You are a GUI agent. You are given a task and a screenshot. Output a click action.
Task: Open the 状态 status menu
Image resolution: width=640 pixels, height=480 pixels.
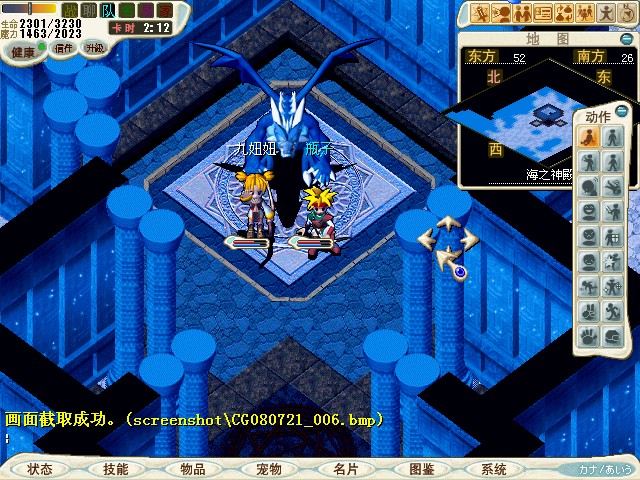tap(41, 468)
